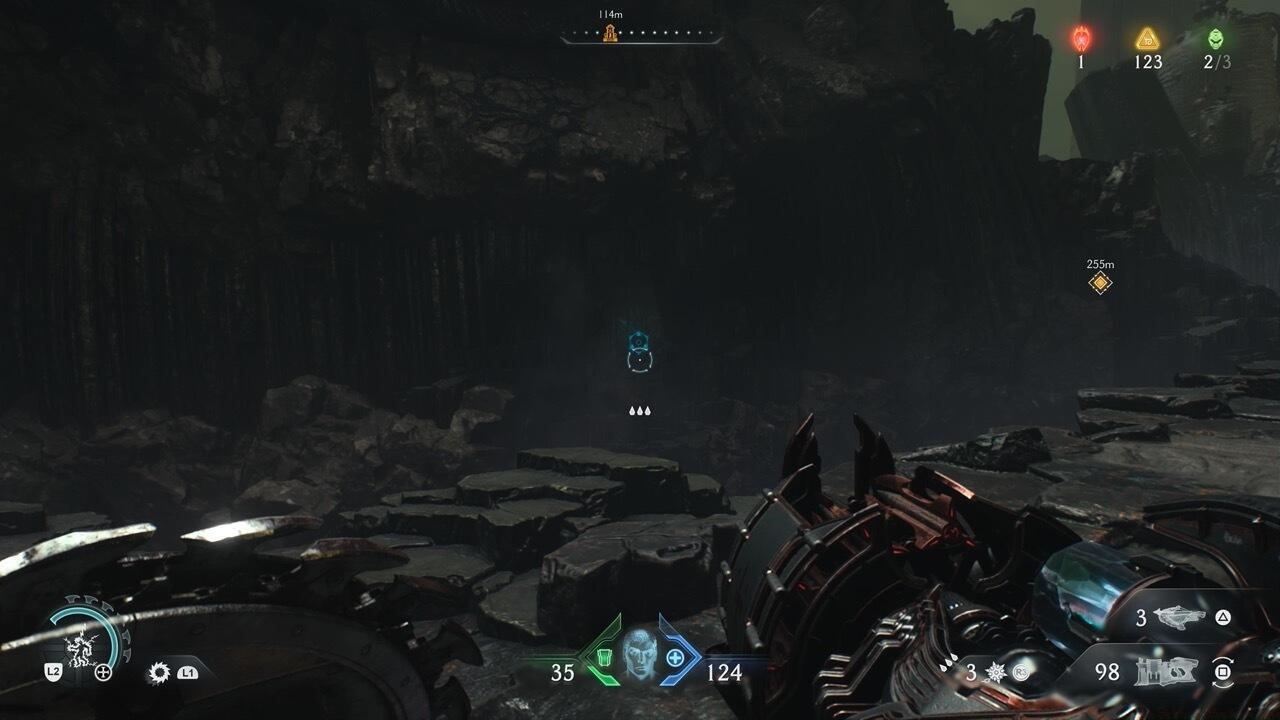The height and width of the screenshot is (720, 1280).
Task: Click the green wraithstone skull icon
Action: (1216, 38)
